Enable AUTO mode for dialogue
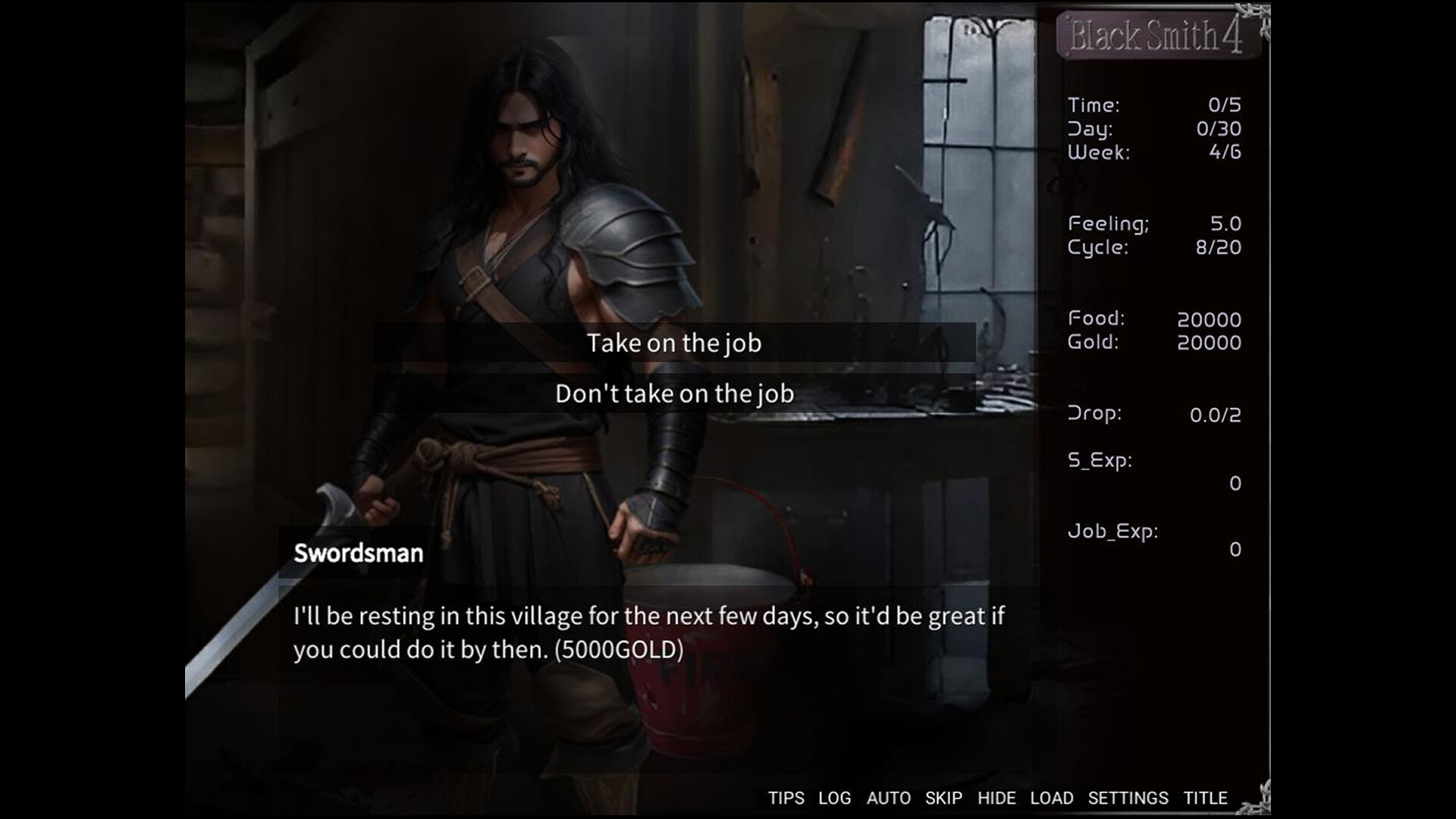 tap(890, 798)
